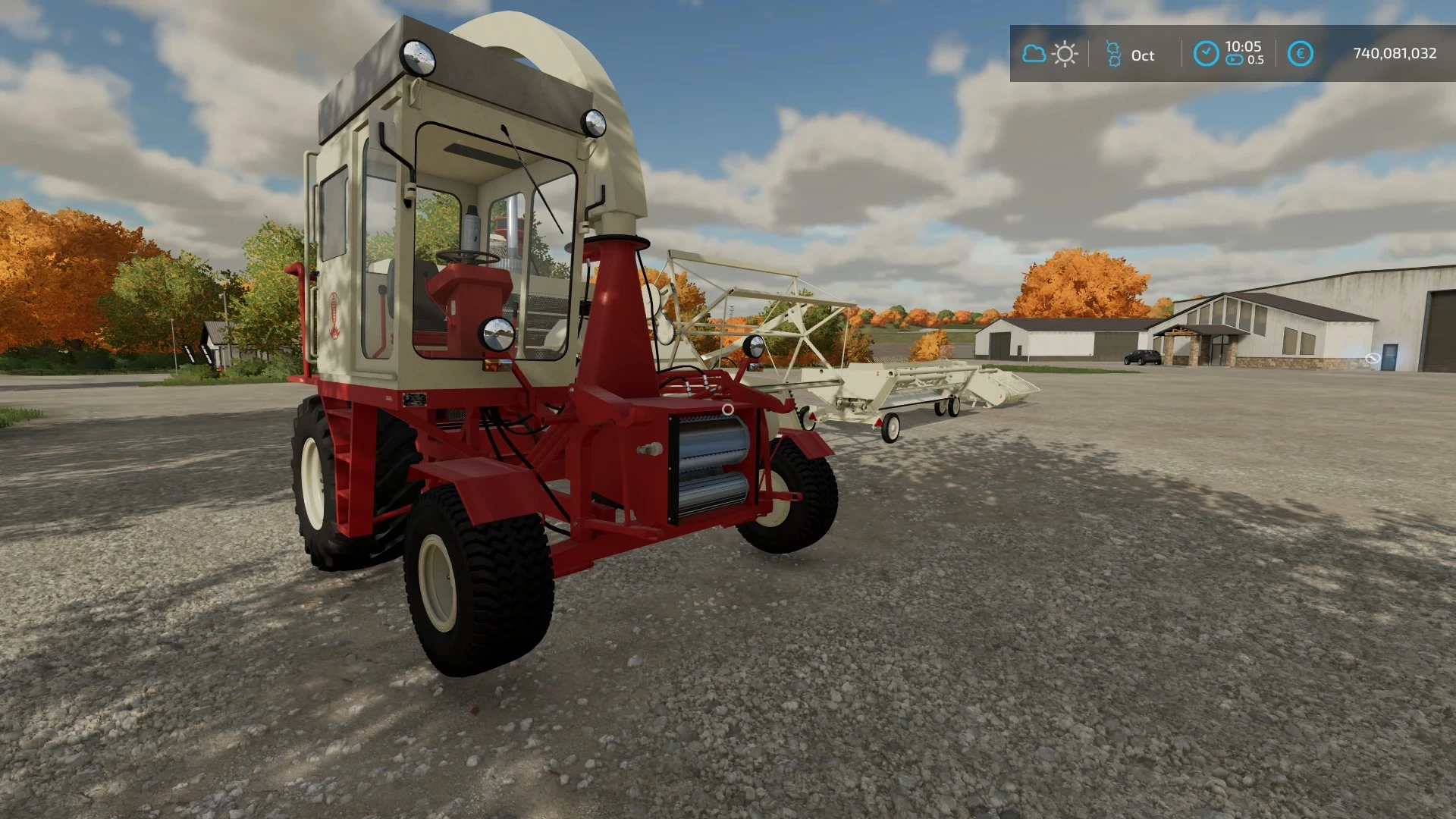Click the play-shaped time scale indicator
Viewport: 1456px width, 819px height.
(x=1233, y=59)
